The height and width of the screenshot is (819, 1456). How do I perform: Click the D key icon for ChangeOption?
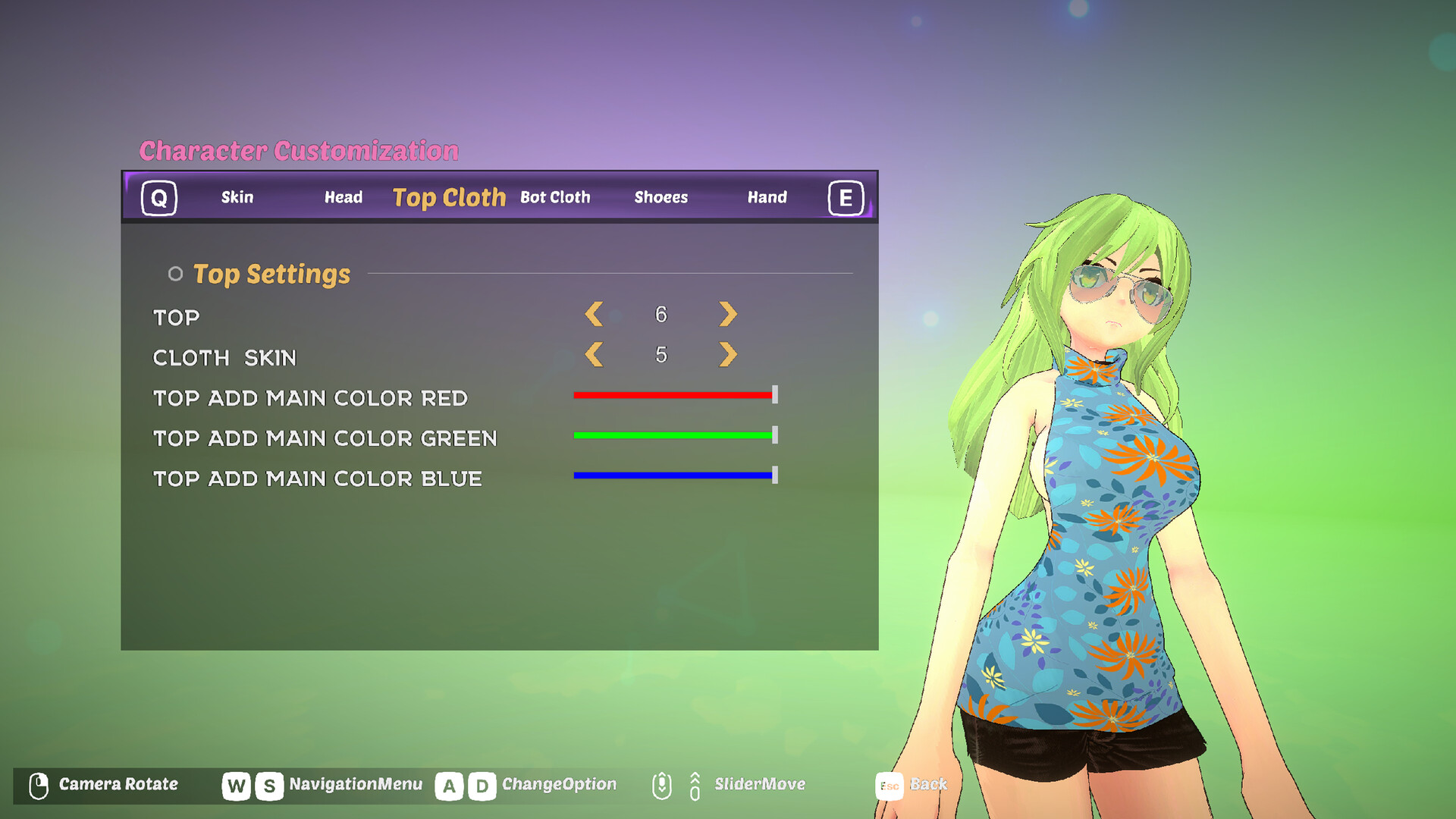pyautogui.click(x=483, y=785)
